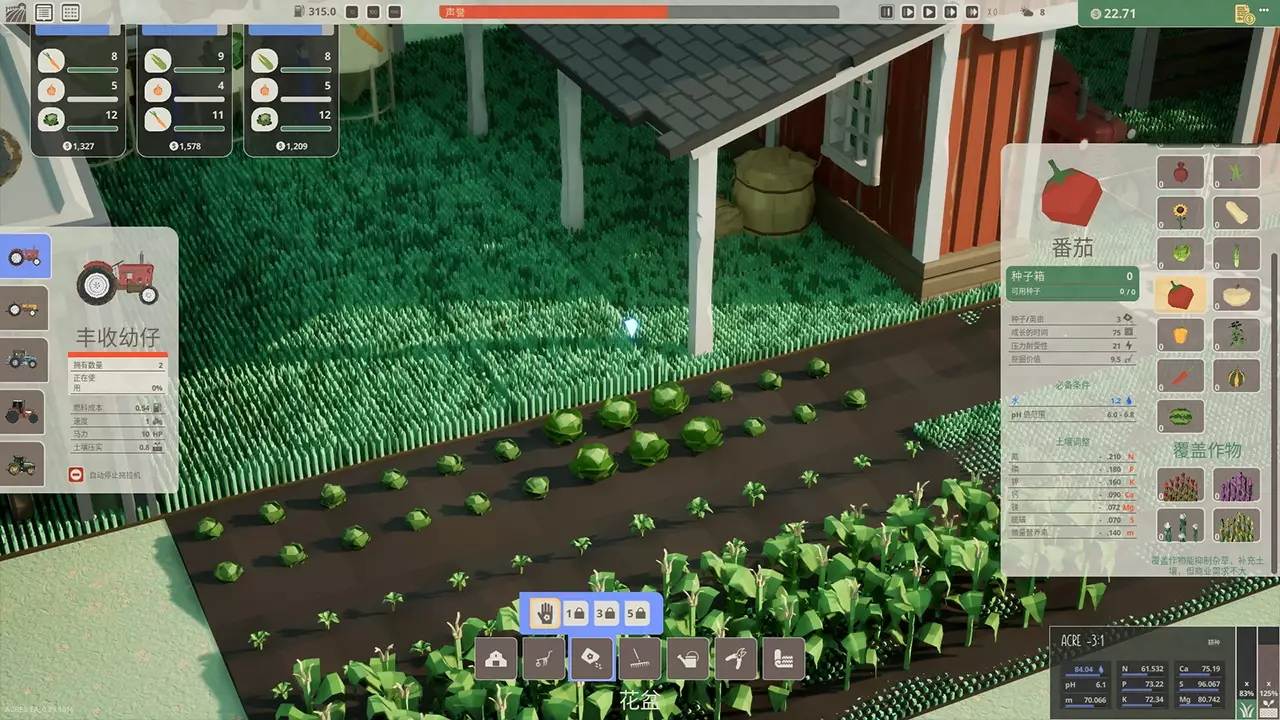Select the sunflower seed in the seed panel

1180,213
